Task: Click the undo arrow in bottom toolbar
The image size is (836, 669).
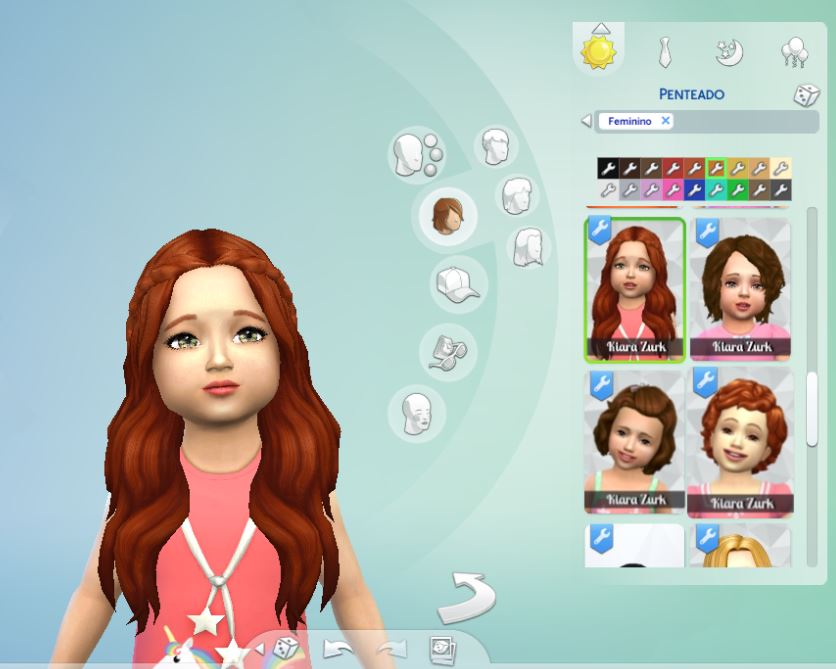Action: click(338, 649)
